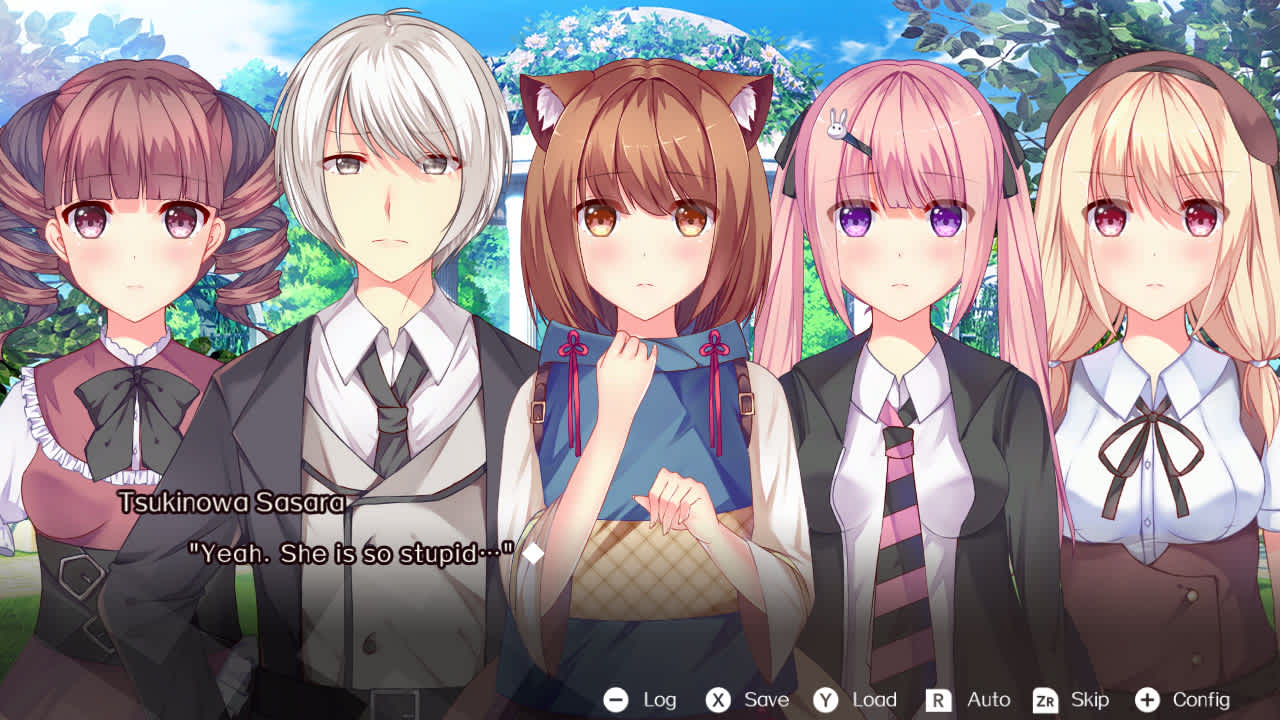Open the Load screen
Screen dimensions: 1280x720
874,699
